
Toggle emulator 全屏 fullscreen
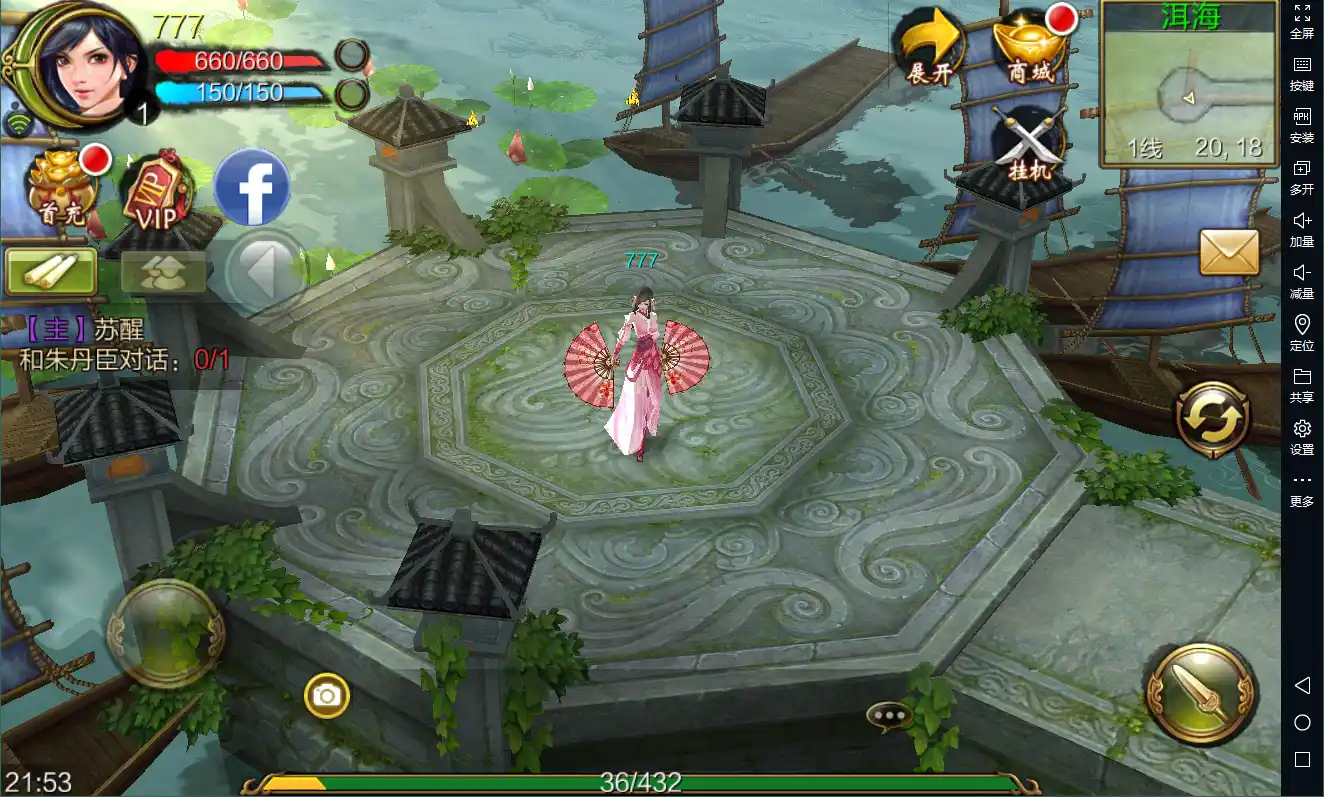1302,21
